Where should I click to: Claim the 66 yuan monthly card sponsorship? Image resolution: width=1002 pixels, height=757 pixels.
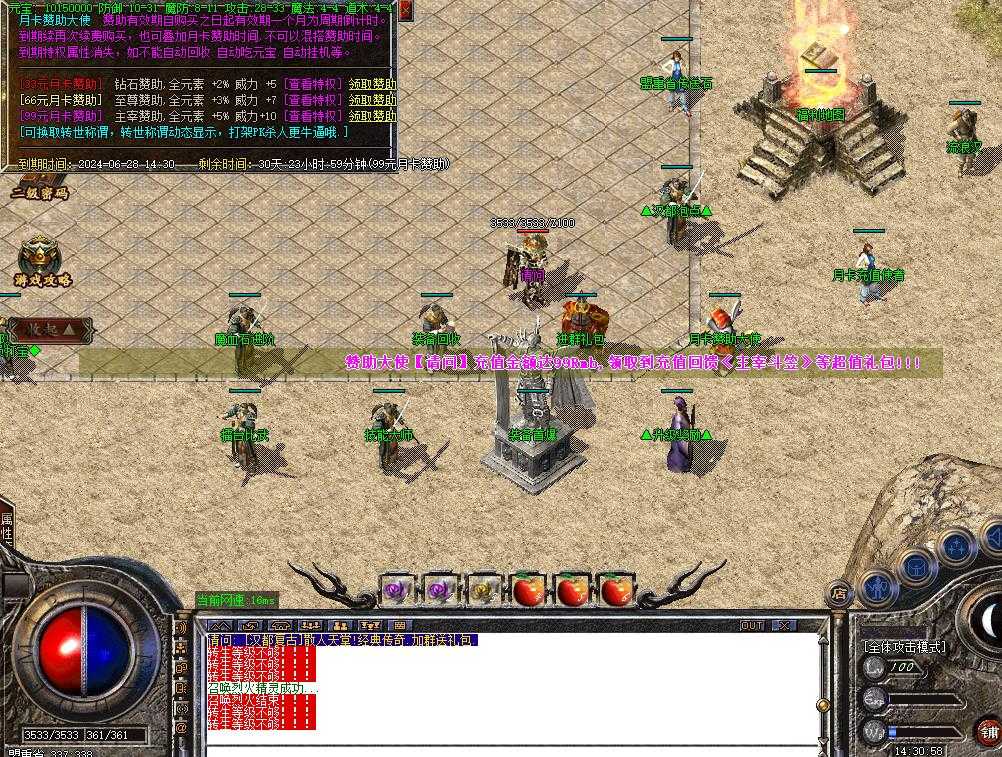click(x=371, y=100)
